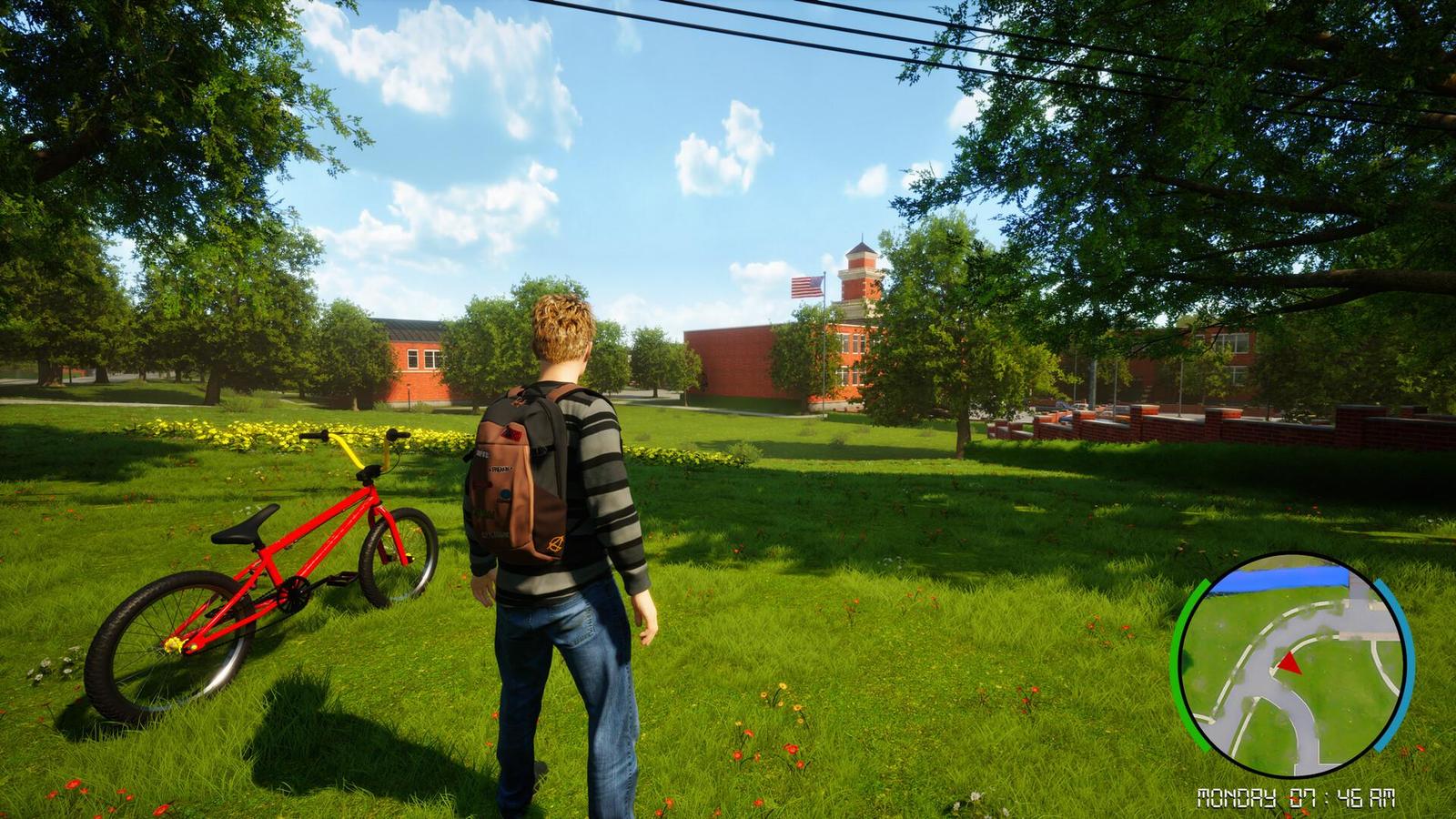
Task: Click the anarchy symbol patch on the backpack
Action: [x=556, y=542]
